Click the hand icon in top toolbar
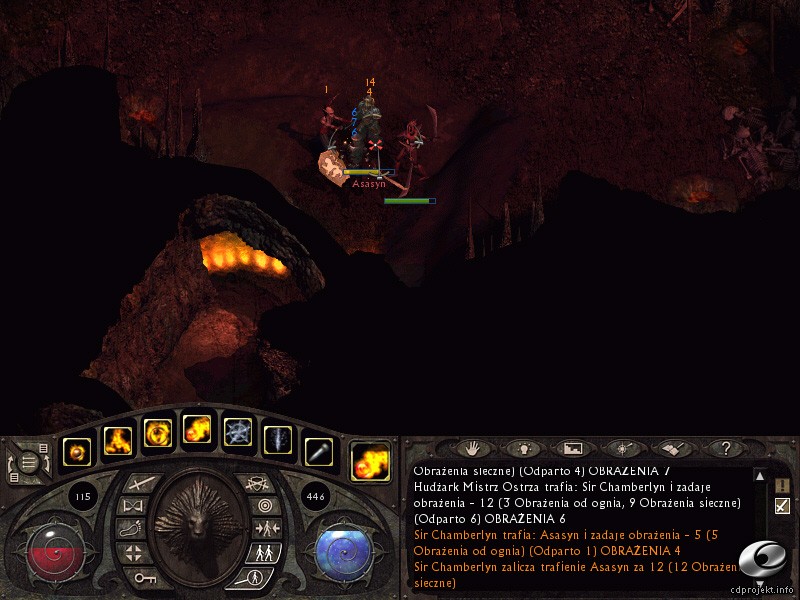Screen dimensions: 800x600 [x=472, y=448]
